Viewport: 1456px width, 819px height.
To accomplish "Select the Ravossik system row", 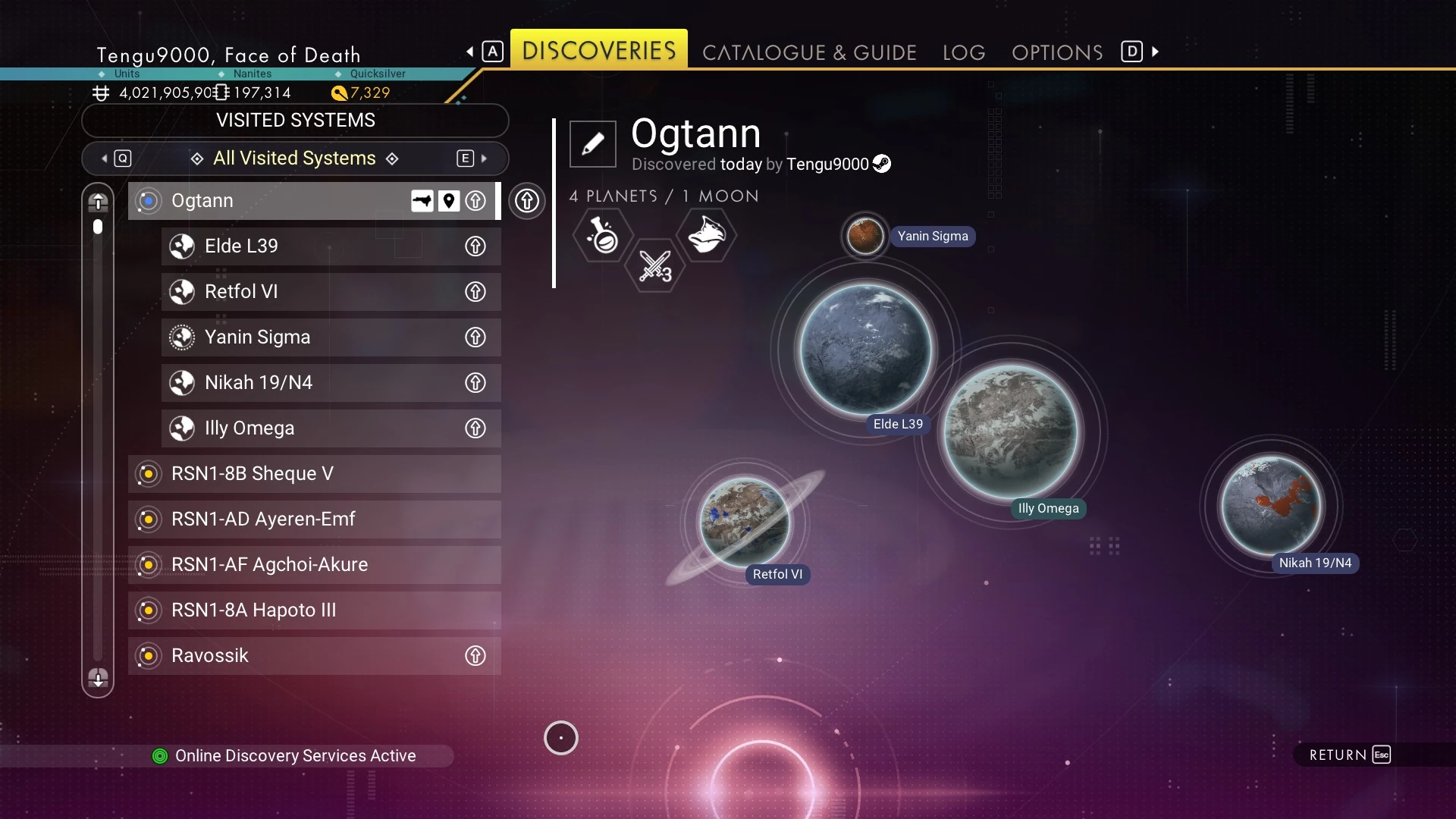I will [x=303, y=656].
